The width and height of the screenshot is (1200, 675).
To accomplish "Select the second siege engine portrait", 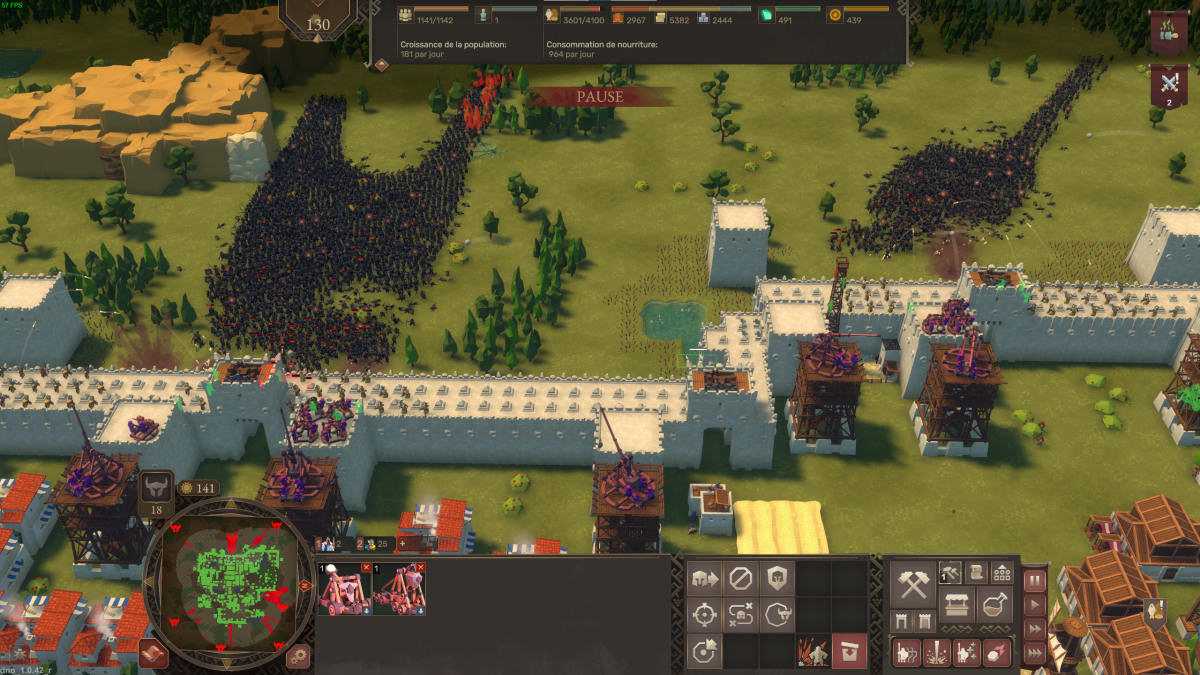I will point(399,589).
